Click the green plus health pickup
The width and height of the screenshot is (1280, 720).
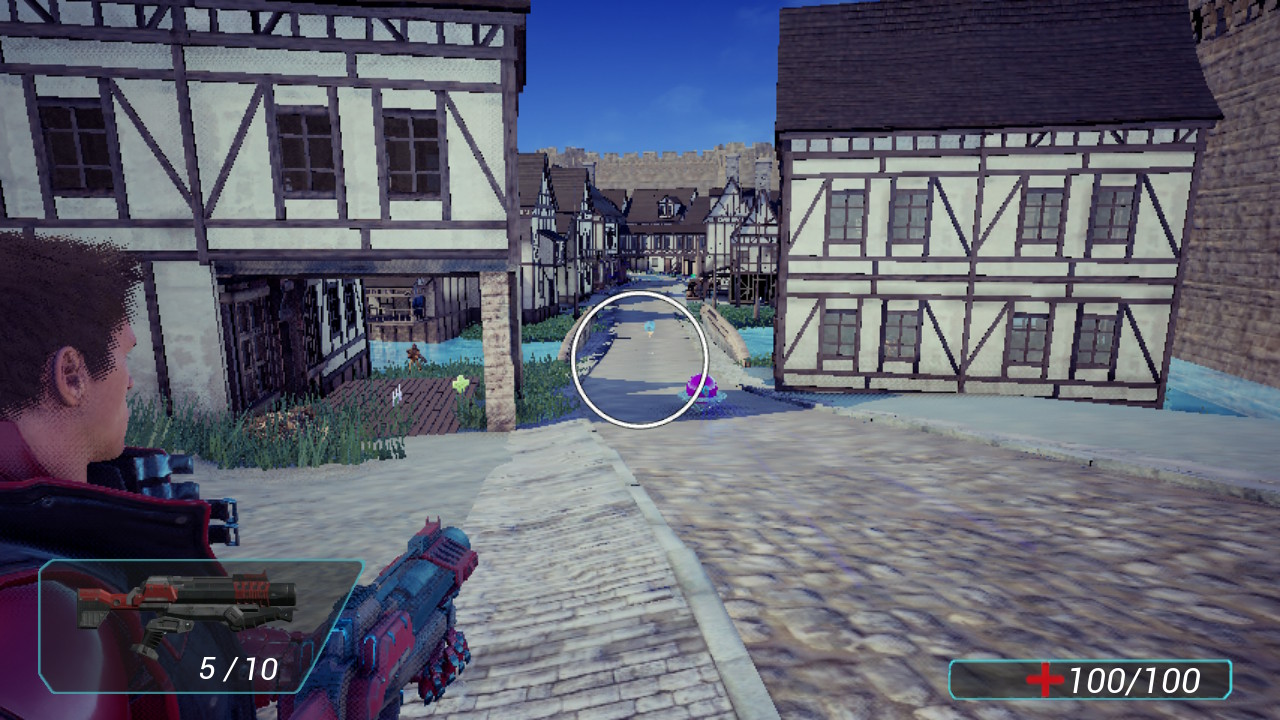[x=461, y=383]
